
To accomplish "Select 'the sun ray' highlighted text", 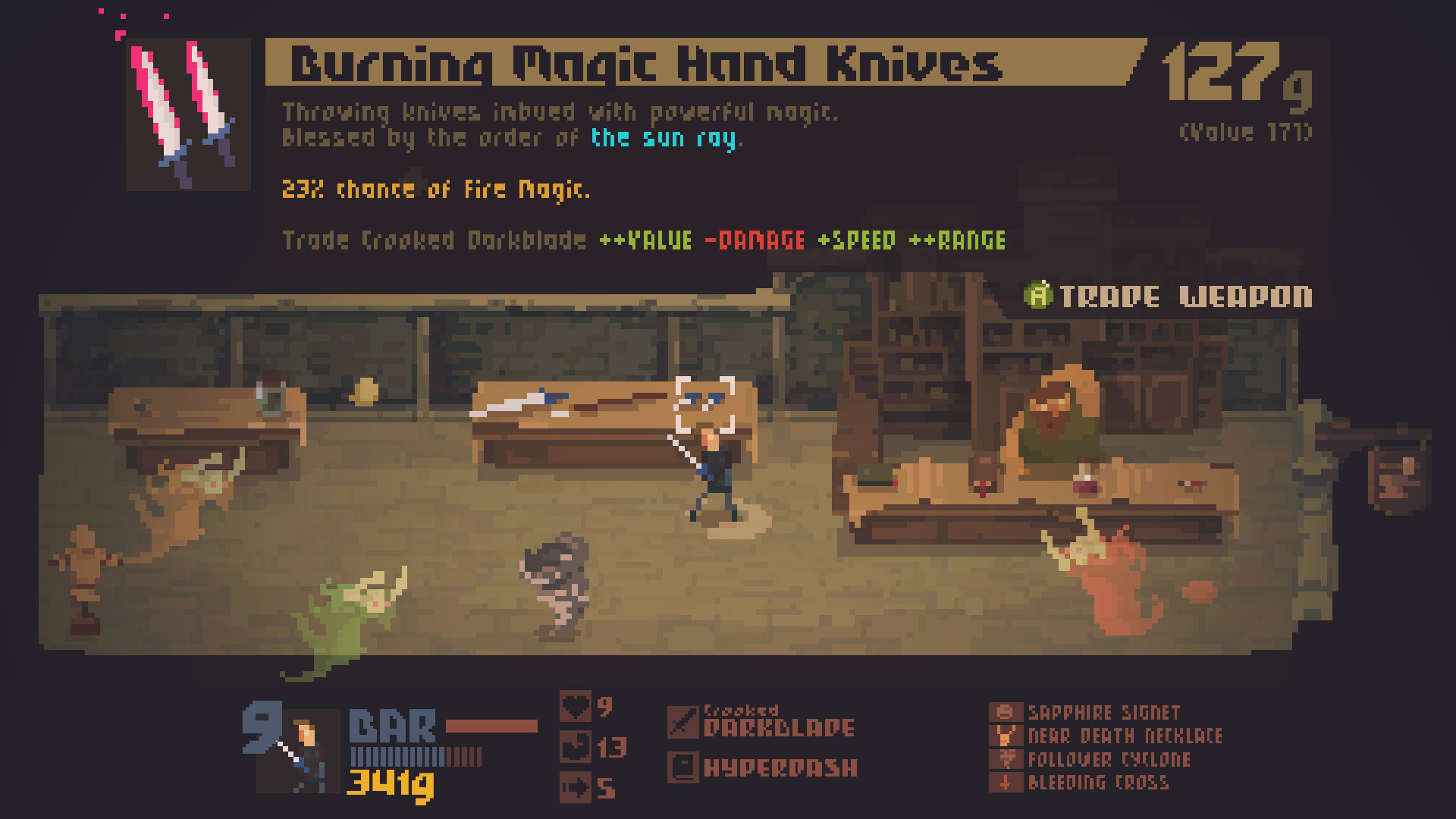I will pos(665,139).
